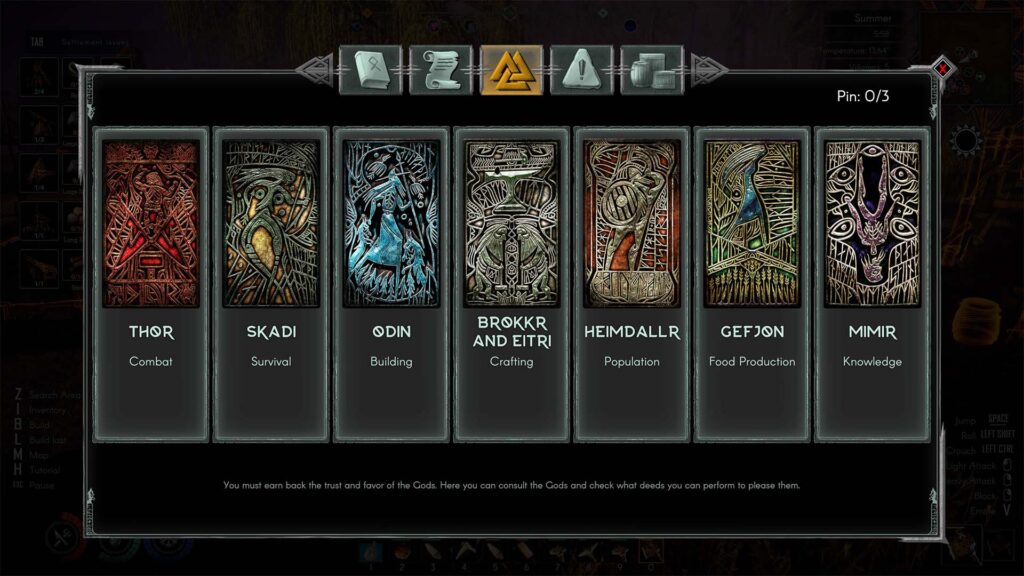
Task: Open the barrels and crates tab
Action: (x=651, y=70)
